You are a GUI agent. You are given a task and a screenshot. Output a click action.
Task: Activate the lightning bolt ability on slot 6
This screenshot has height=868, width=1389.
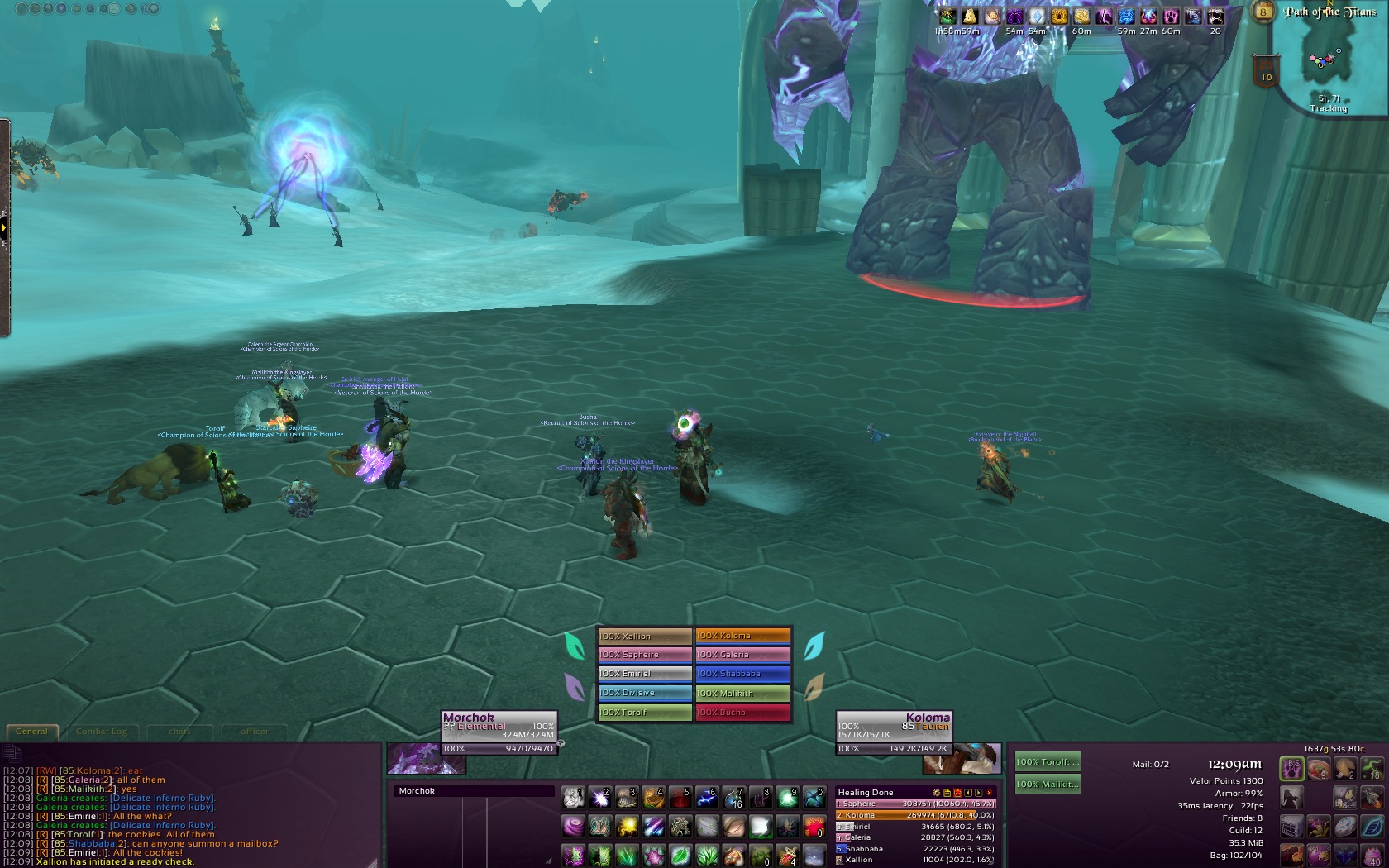point(707,797)
